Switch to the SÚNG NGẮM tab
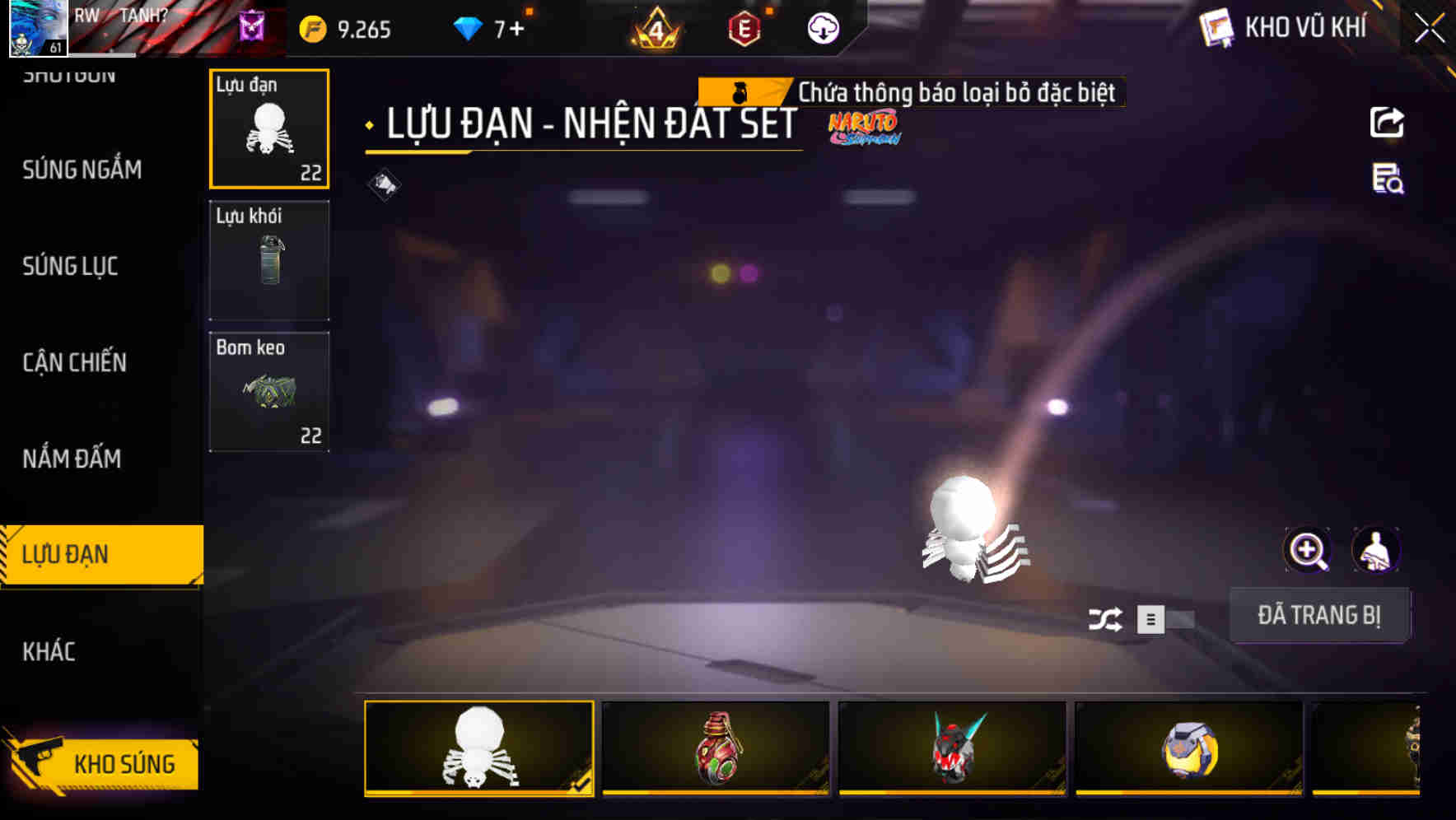 (81, 170)
